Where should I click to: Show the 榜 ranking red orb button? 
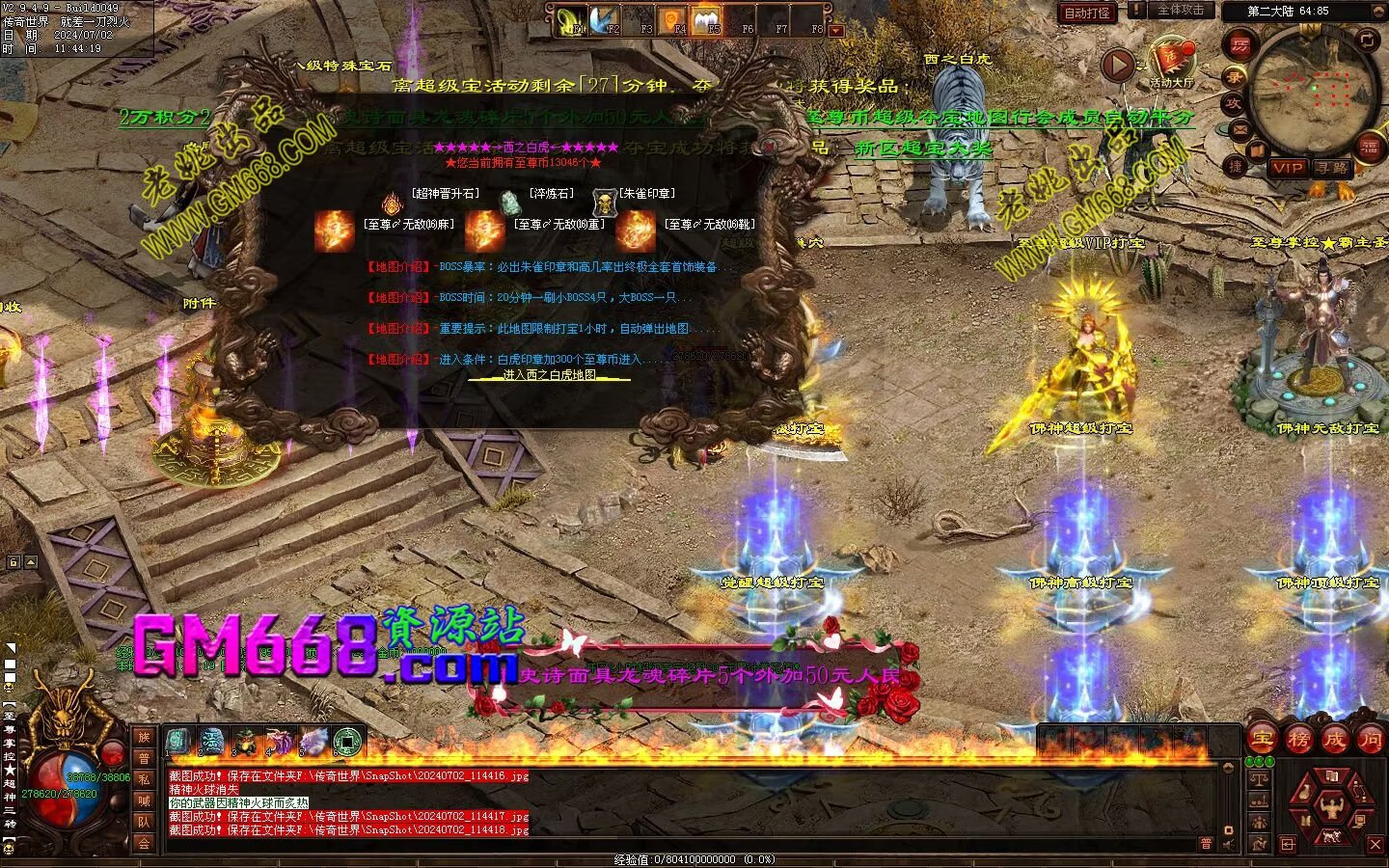coord(1298,740)
